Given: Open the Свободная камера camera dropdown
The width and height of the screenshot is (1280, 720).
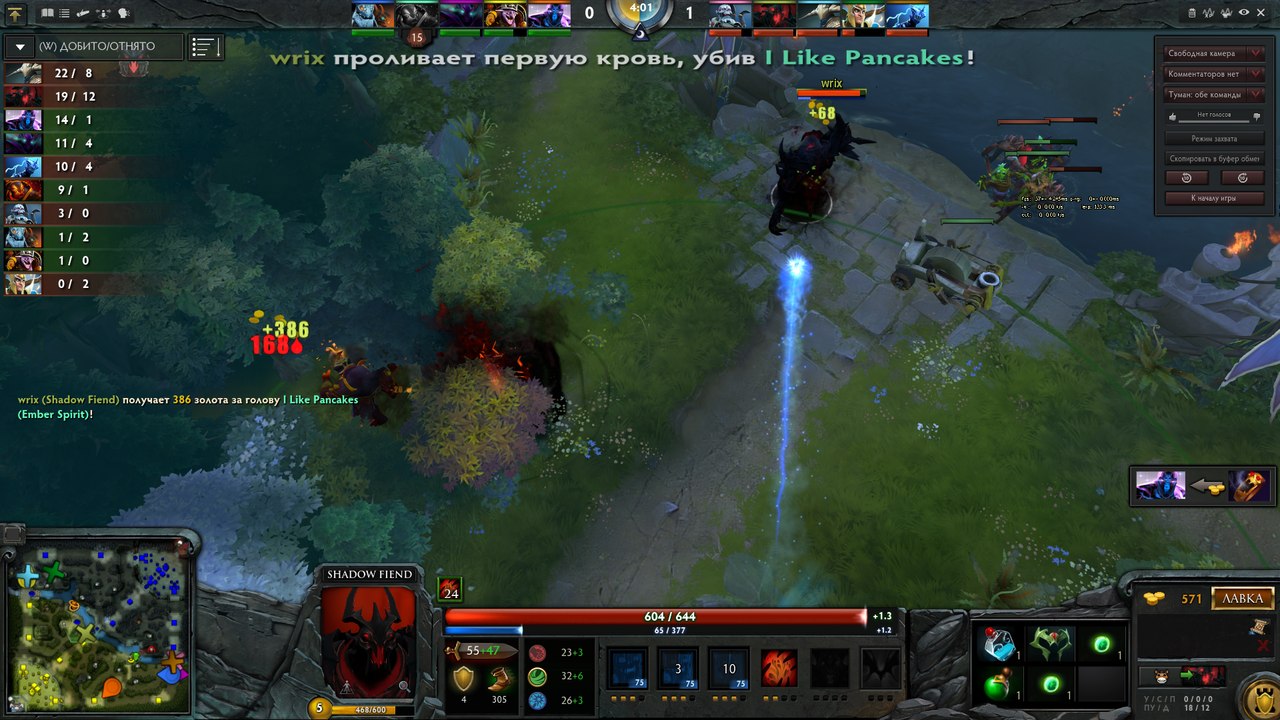Looking at the screenshot, I should click(1212, 53).
